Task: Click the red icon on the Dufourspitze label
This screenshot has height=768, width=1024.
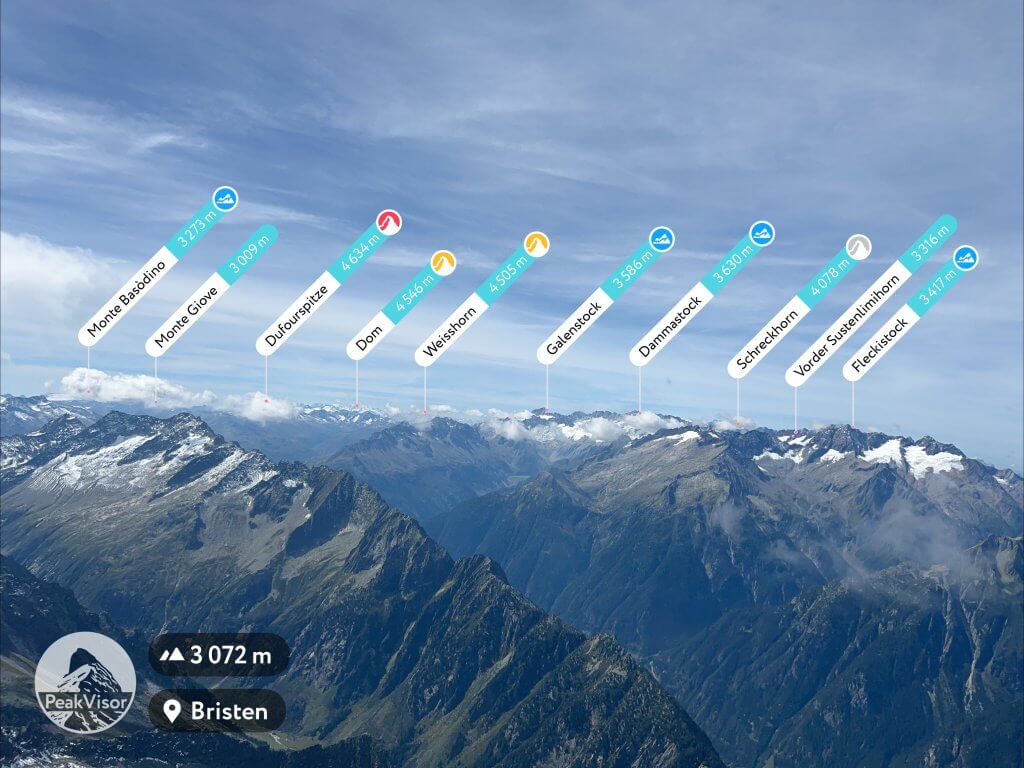Action: pyautogui.click(x=389, y=222)
